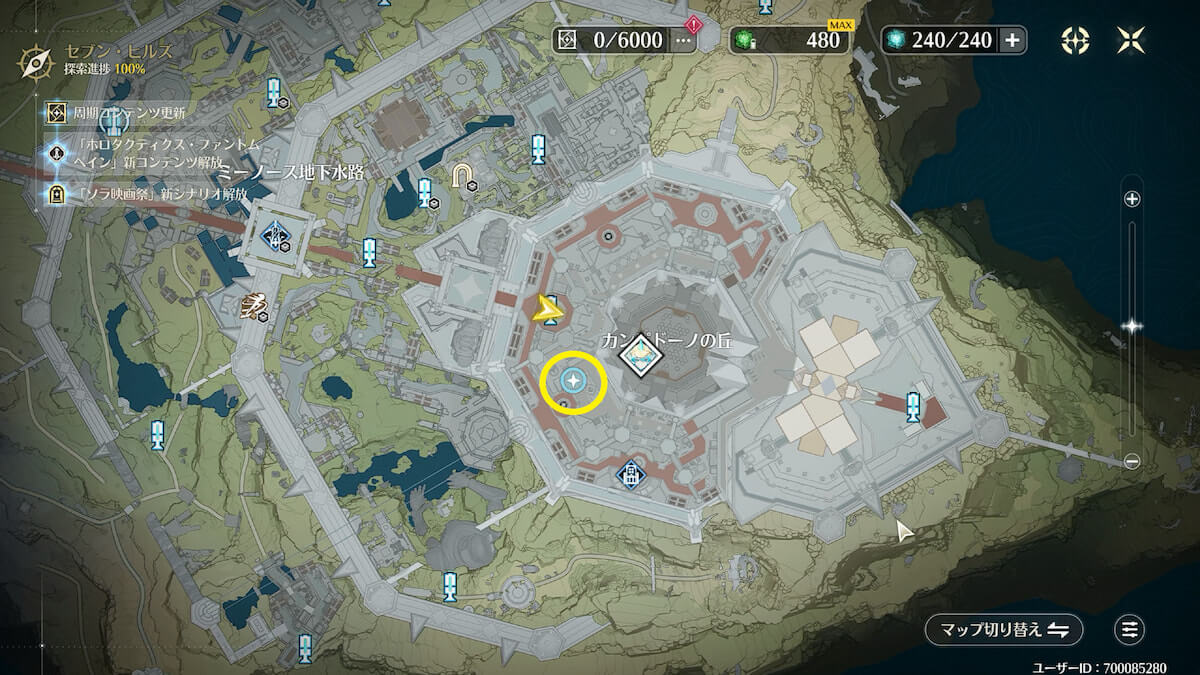Add more Waveplates with the plus button

[x=1012, y=40]
